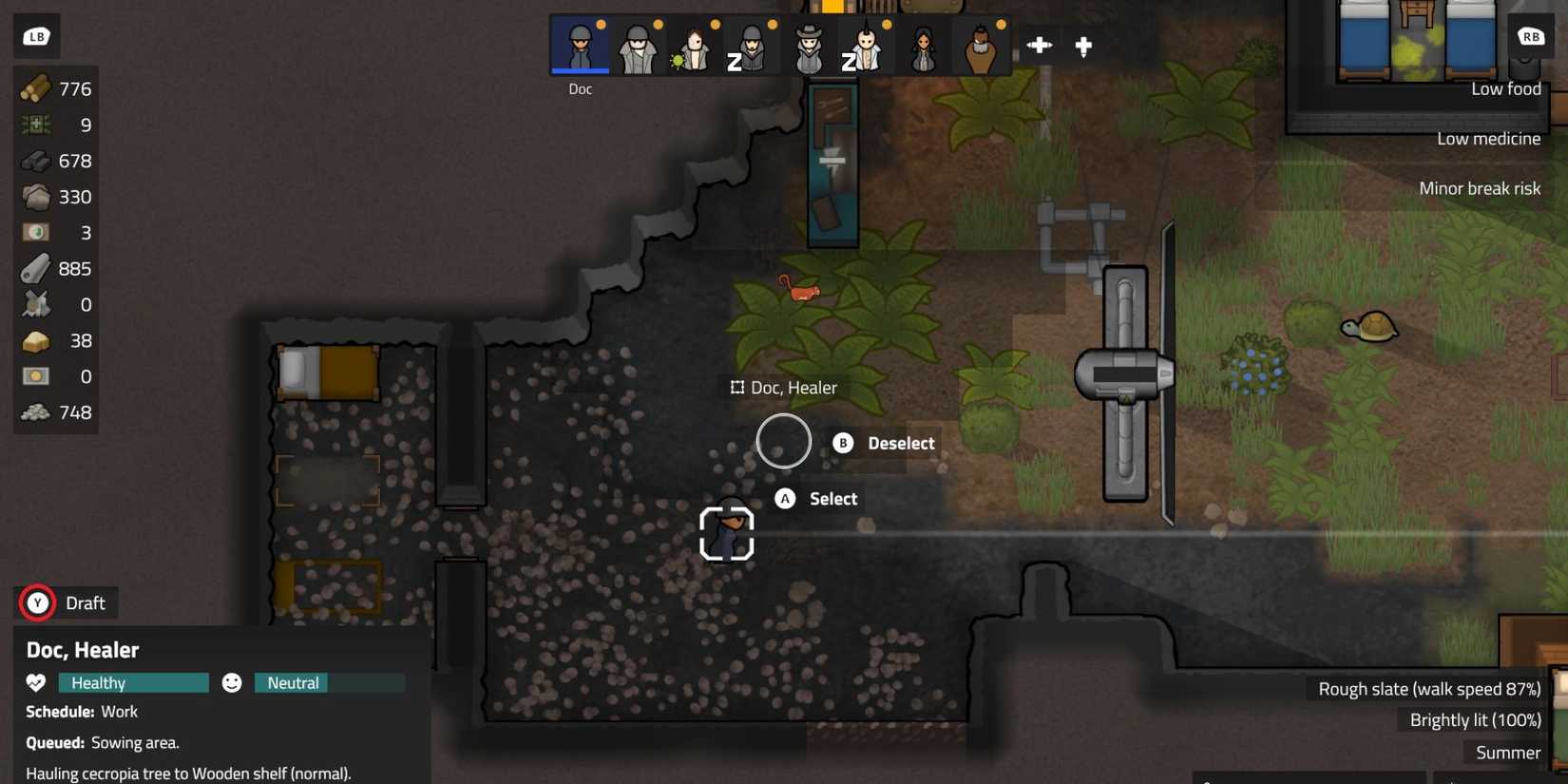Viewport: 1568px width, 784px height.
Task: Click the cloth resource icon showing 885
Action: [x=35, y=268]
